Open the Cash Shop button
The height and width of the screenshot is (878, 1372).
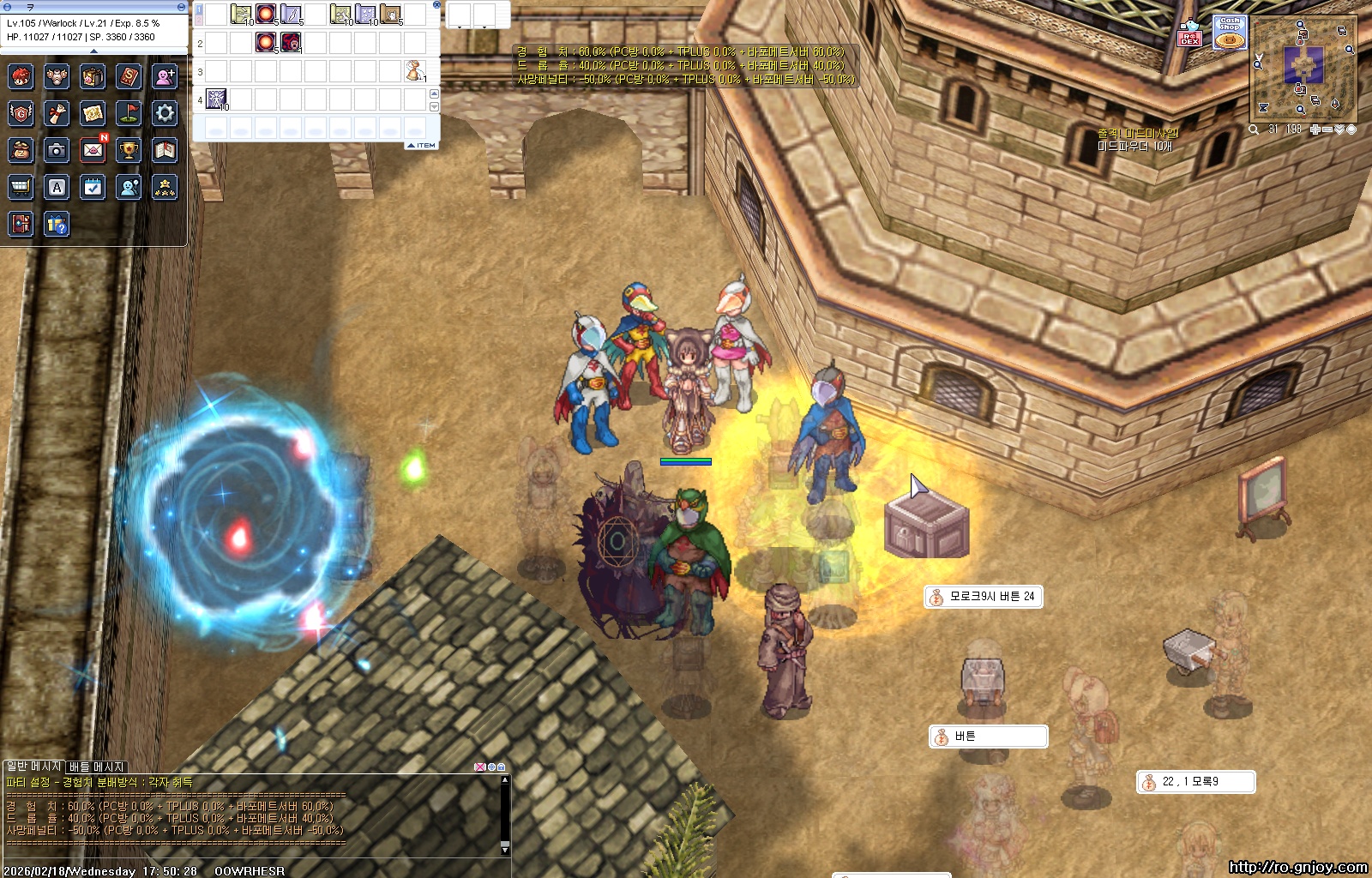[x=1230, y=33]
